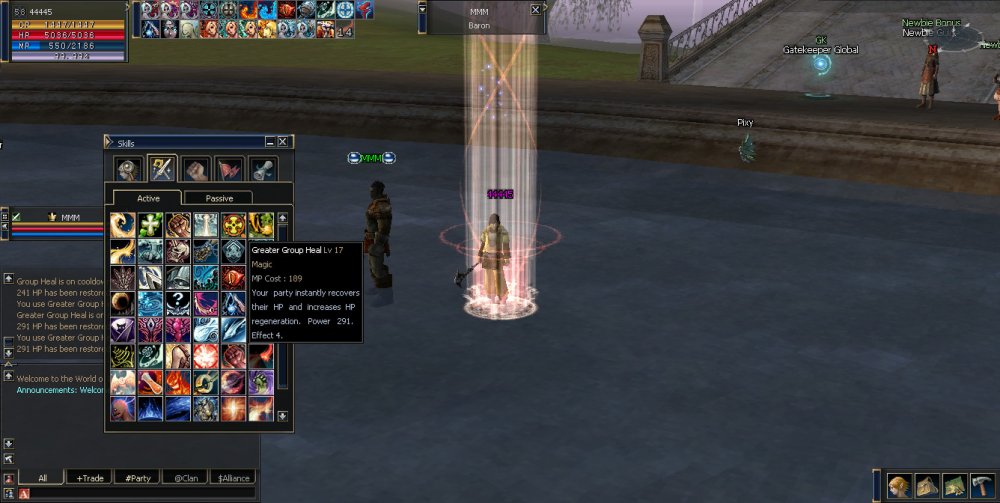Open the red flag skill category

(230, 168)
